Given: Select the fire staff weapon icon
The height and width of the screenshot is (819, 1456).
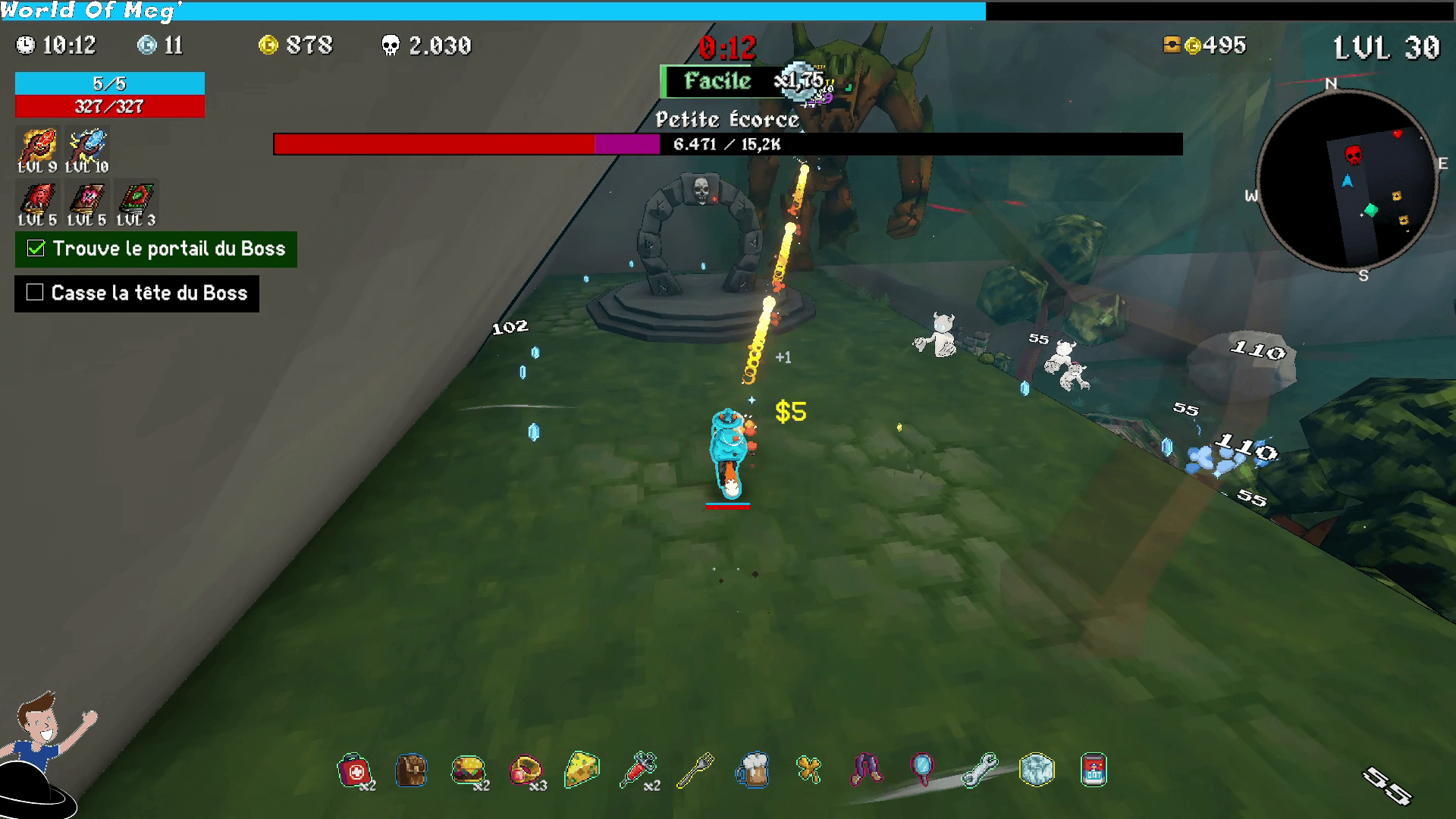Looking at the screenshot, I should 38,146.
